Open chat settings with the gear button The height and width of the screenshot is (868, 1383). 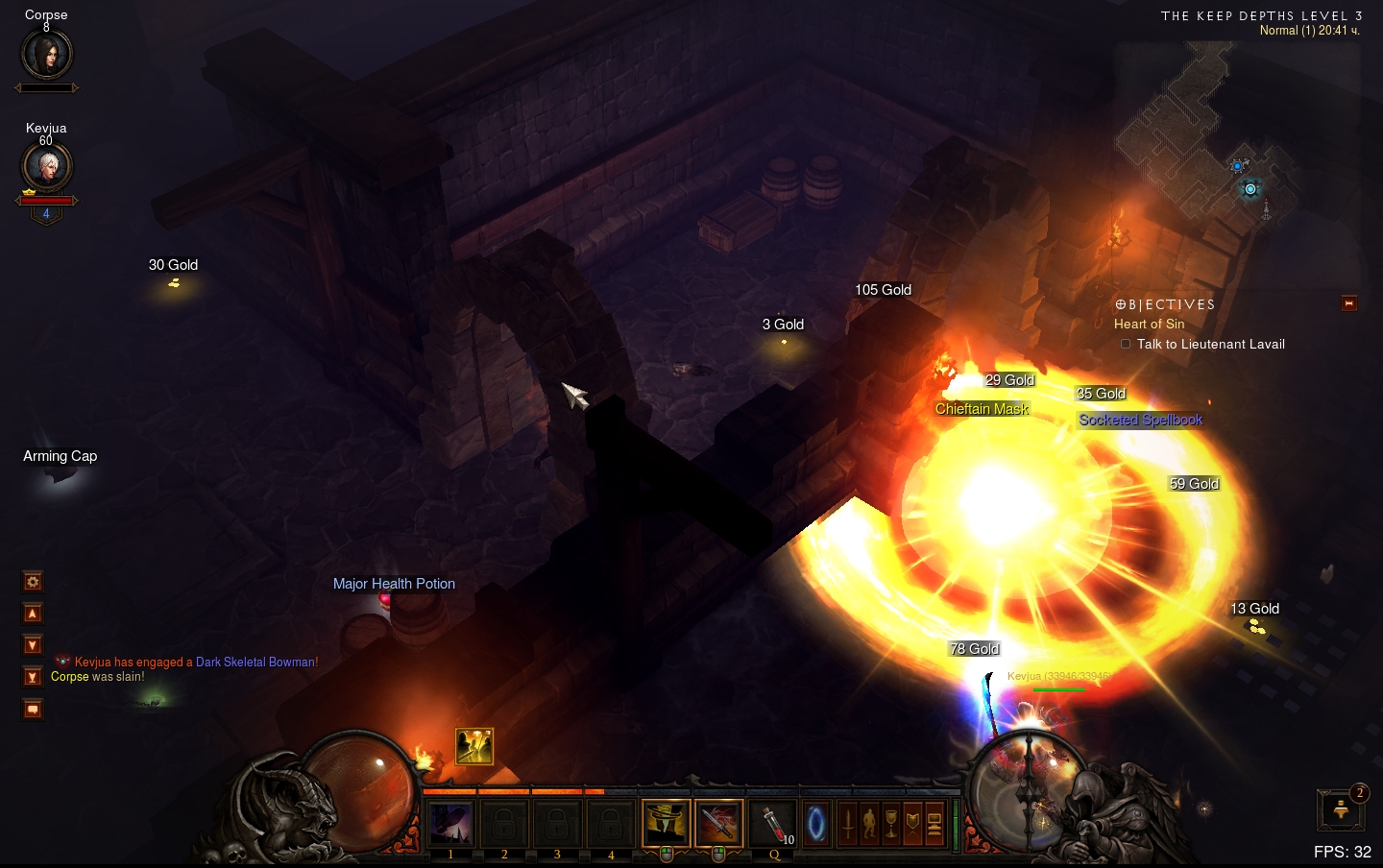pos(33,582)
